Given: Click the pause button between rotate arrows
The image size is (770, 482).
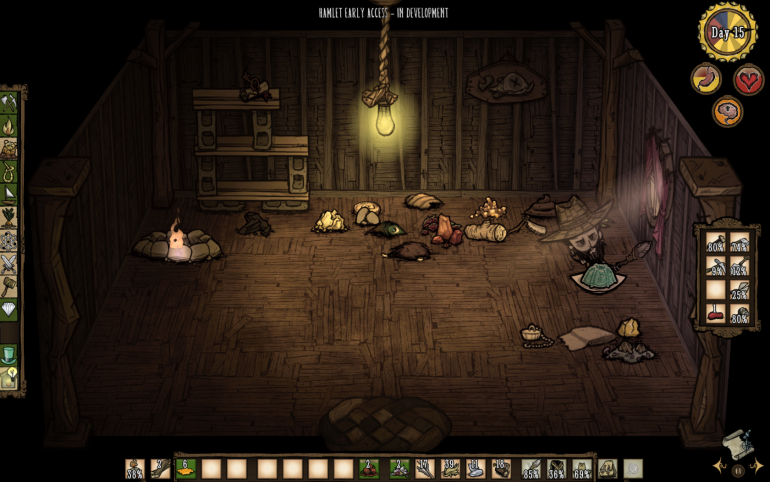Looking at the screenshot, I should [738, 469].
